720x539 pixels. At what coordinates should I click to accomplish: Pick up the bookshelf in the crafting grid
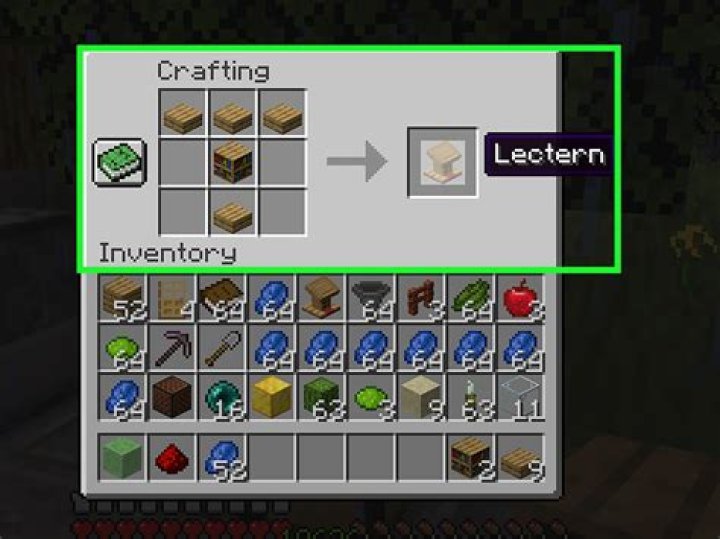pos(232,161)
